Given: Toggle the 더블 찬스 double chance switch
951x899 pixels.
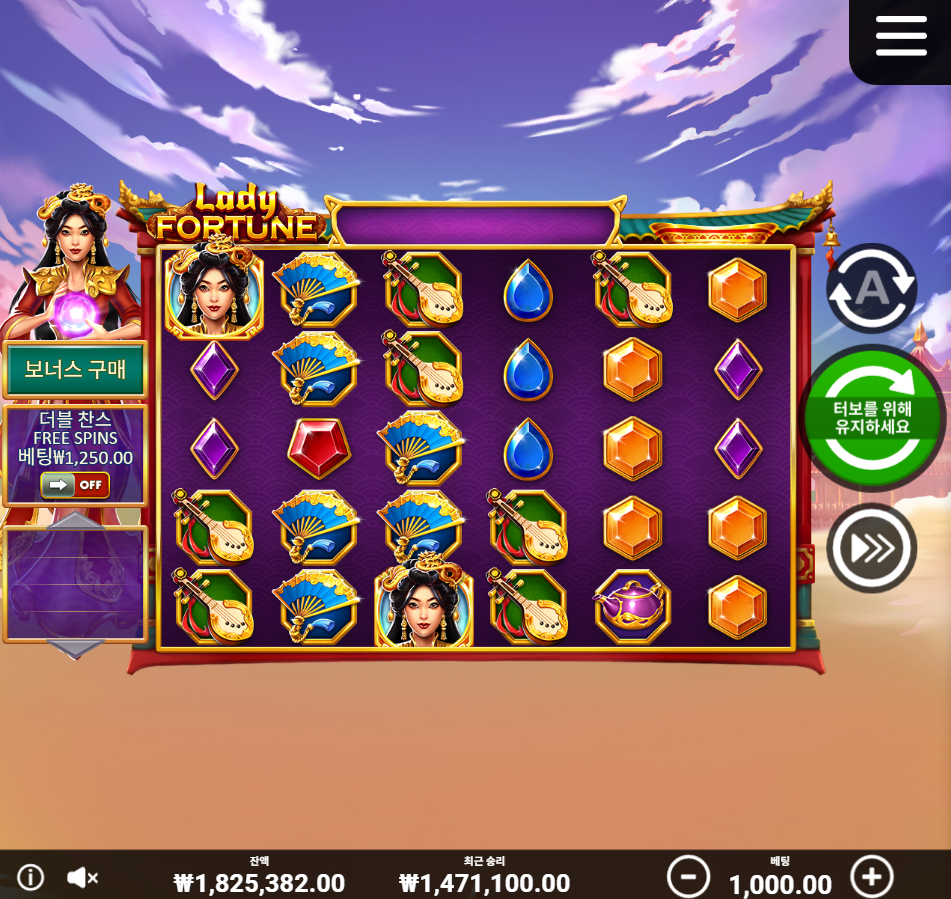Looking at the screenshot, I should pyautogui.click(x=75, y=485).
